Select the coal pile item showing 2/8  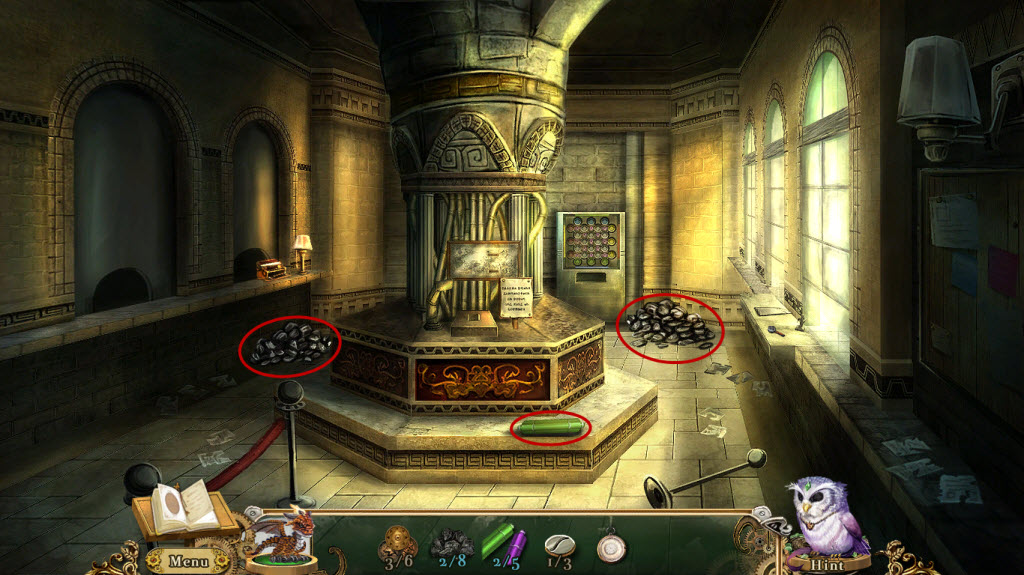(450, 543)
